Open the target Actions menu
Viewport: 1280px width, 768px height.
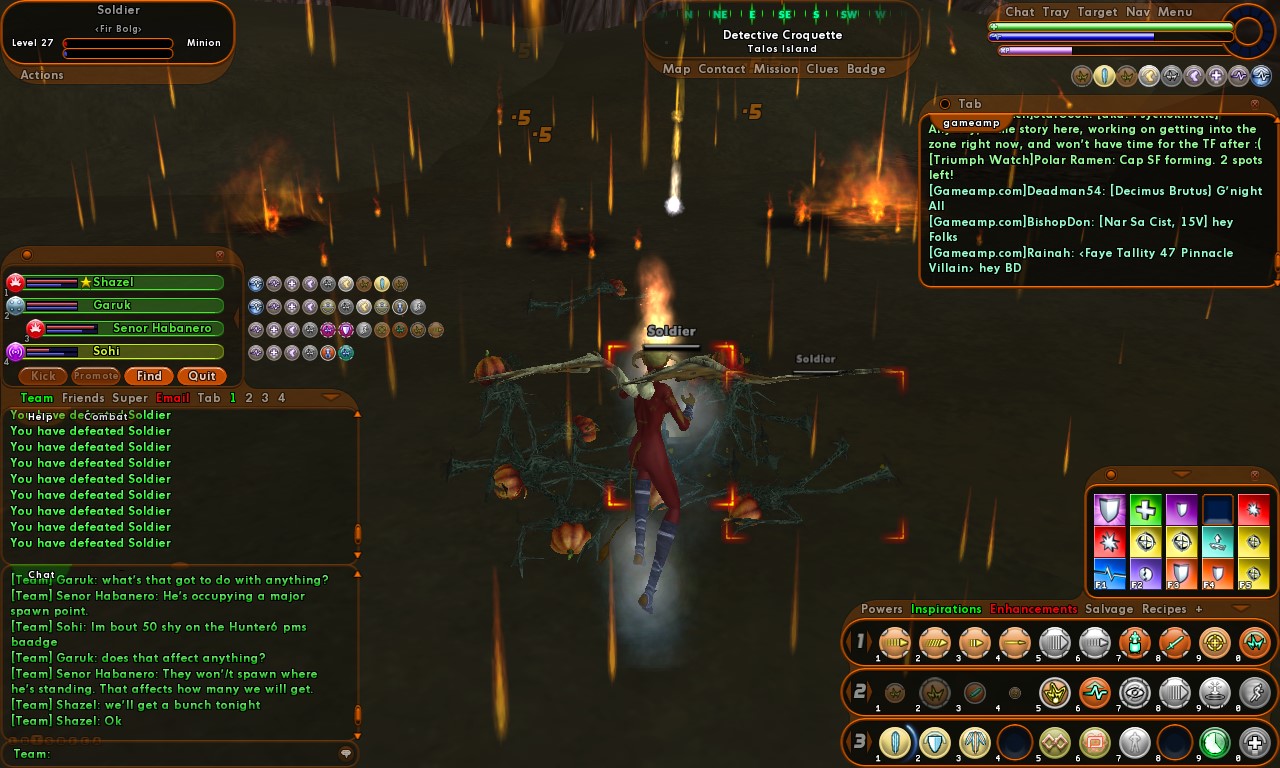coord(42,75)
